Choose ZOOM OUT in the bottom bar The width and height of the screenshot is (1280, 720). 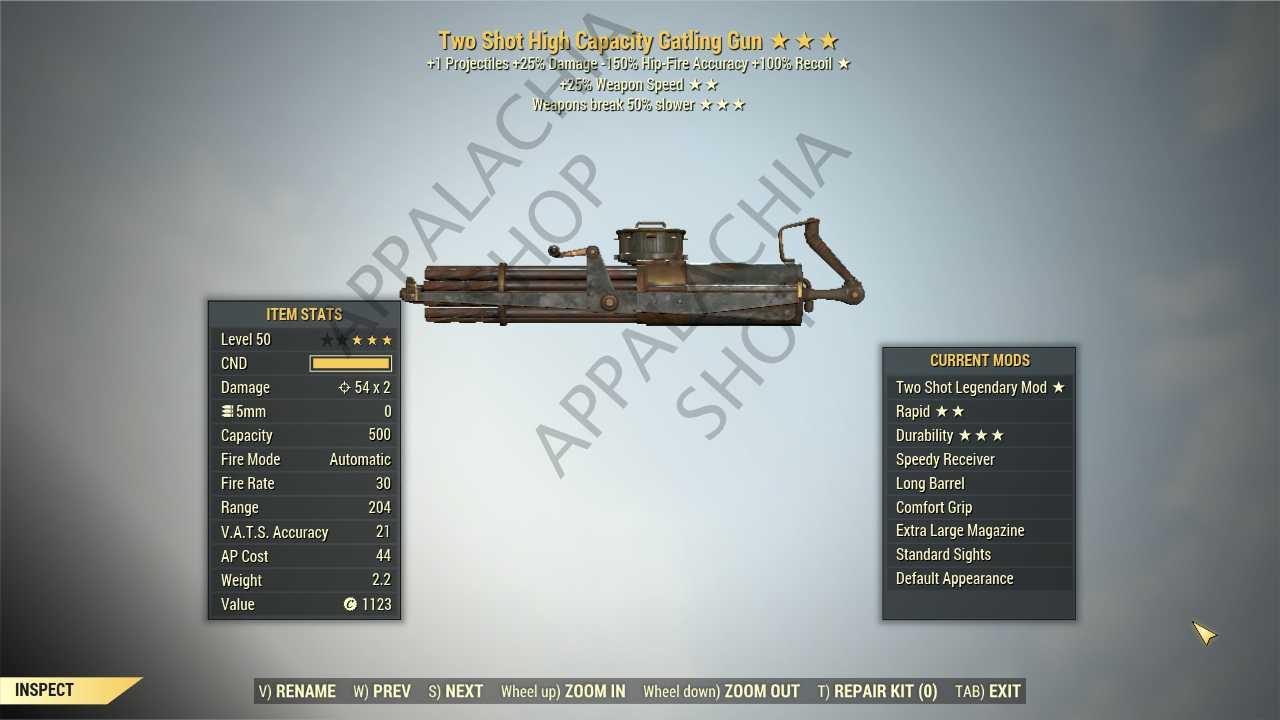(x=721, y=691)
